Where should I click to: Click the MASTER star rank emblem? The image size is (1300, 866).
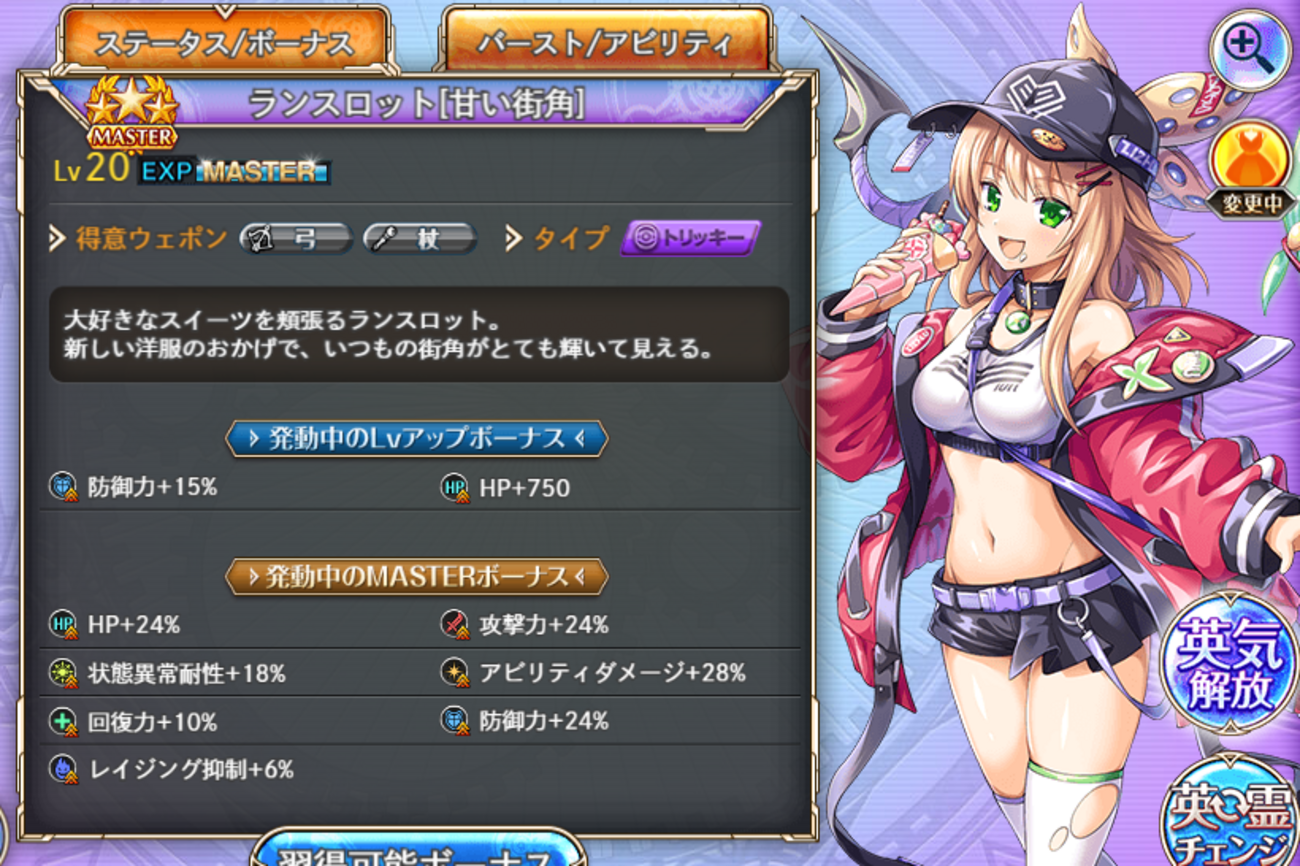point(130,112)
